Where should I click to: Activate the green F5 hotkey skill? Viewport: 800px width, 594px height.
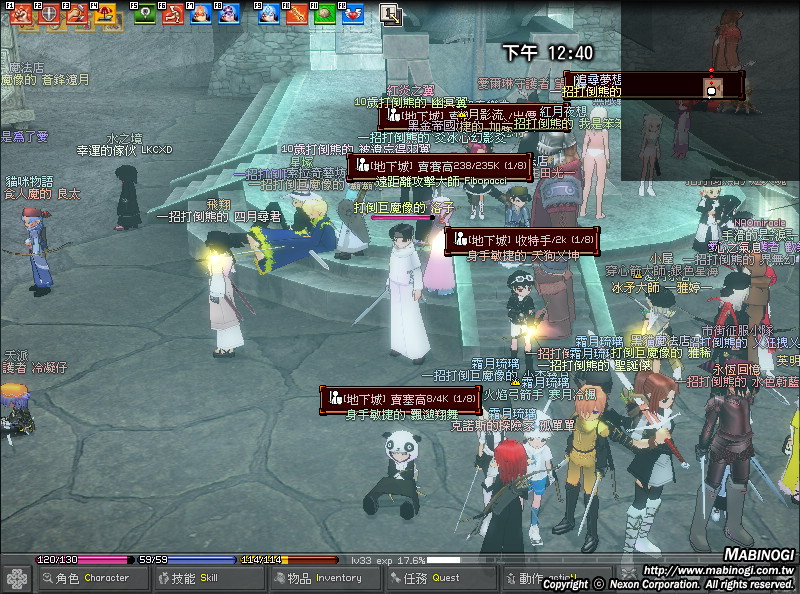point(145,14)
